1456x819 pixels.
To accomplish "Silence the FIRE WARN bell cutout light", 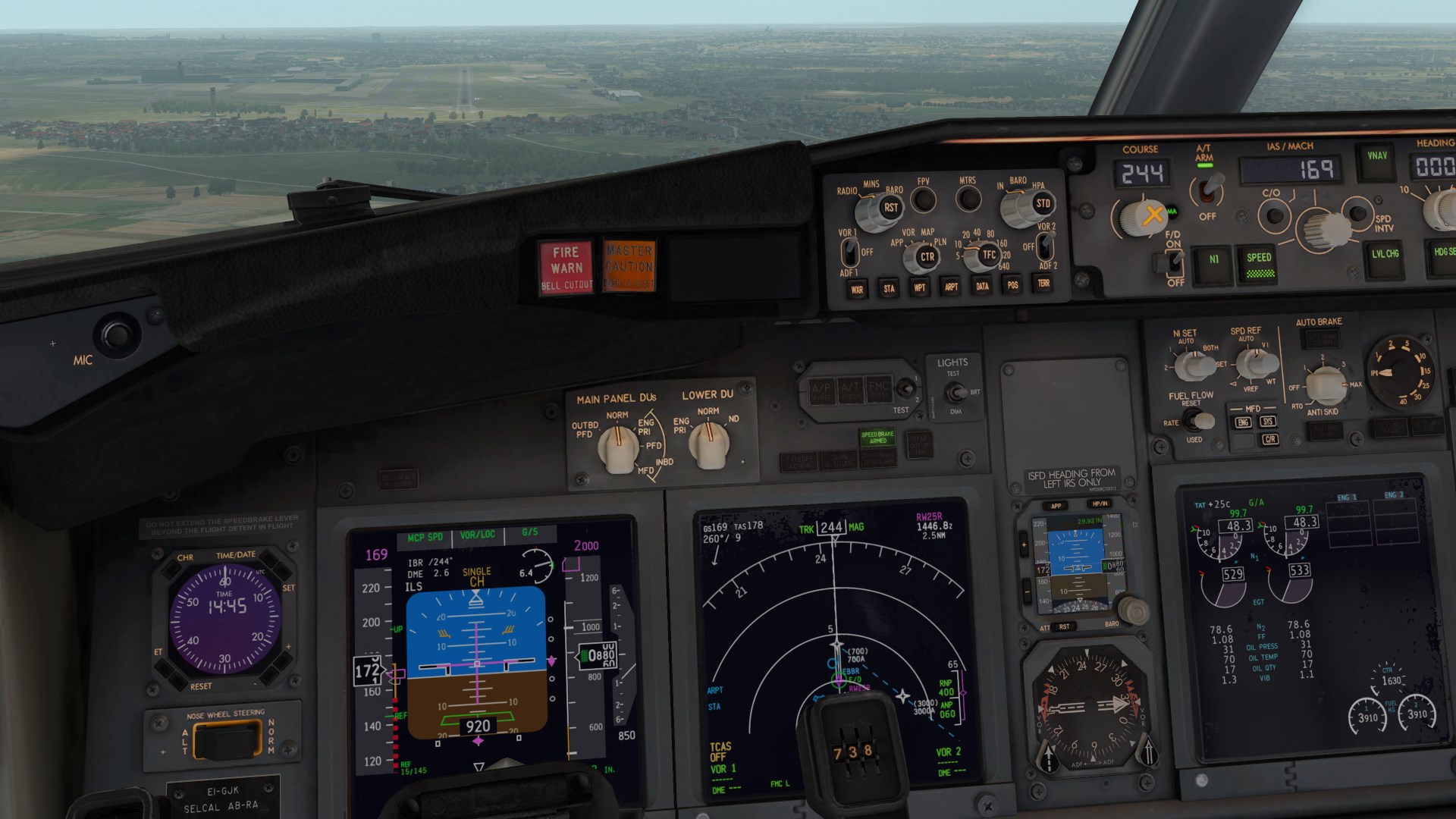I will click(x=566, y=268).
